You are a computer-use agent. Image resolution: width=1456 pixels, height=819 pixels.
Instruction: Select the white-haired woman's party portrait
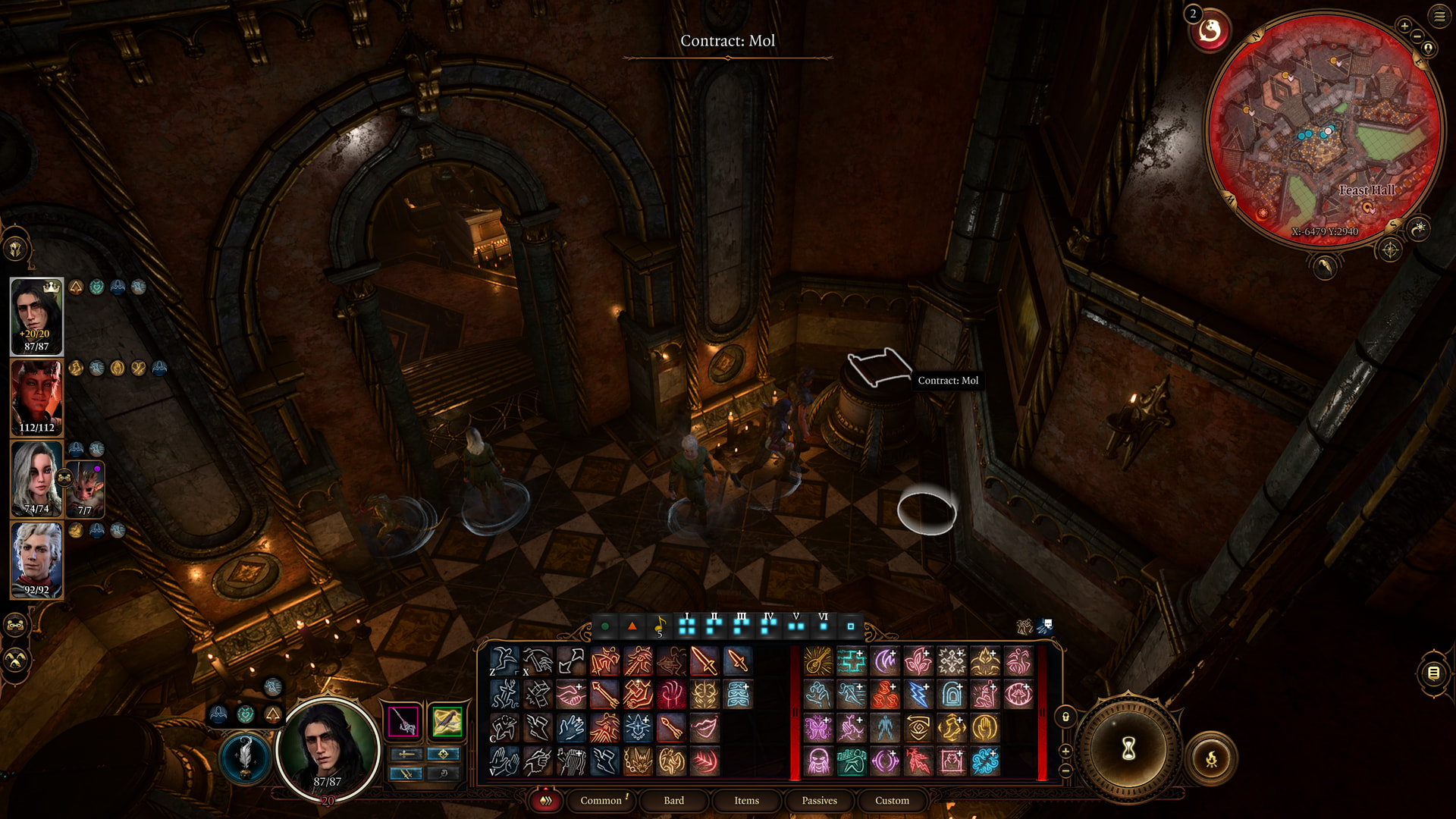[x=36, y=479]
